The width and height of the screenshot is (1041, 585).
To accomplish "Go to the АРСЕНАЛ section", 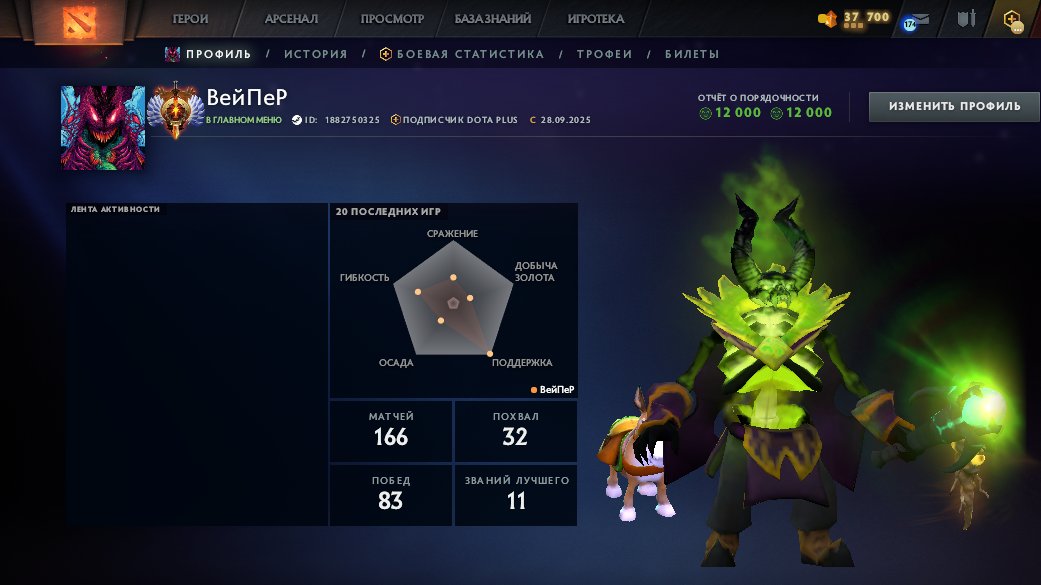I will [x=291, y=19].
